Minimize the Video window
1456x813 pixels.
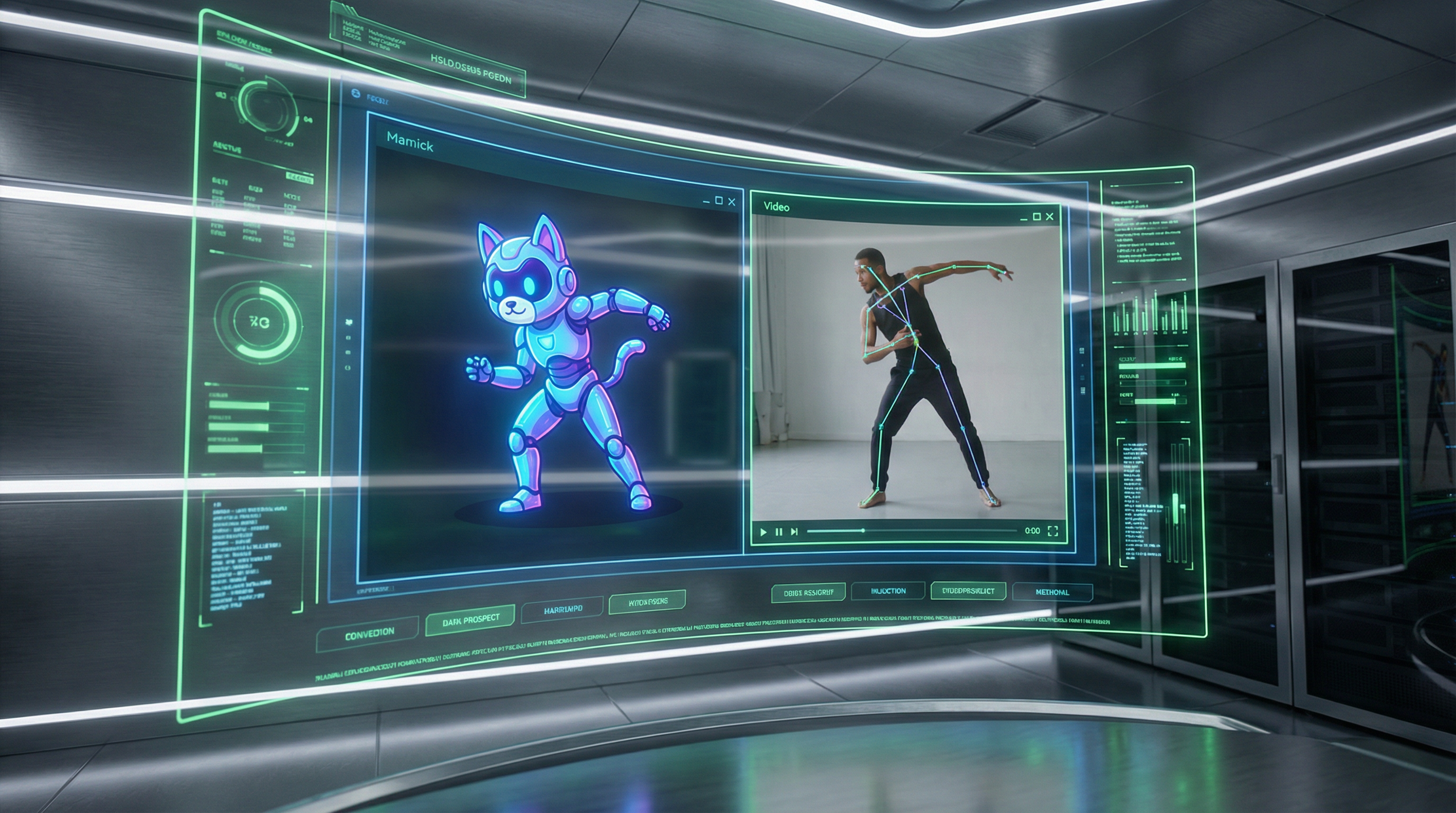point(1024,218)
